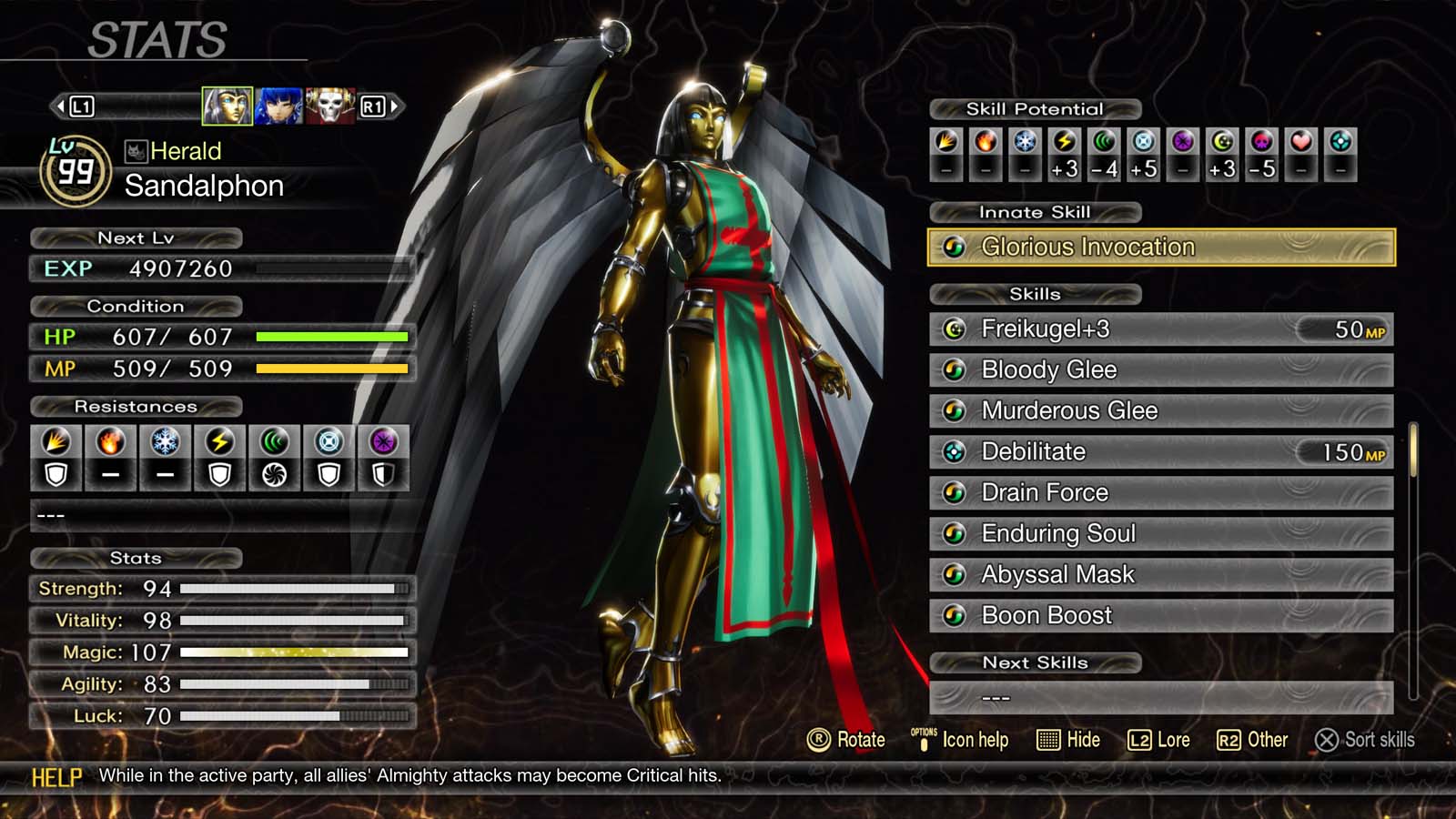Select the Freikugel+3 almighty skill icon

click(x=954, y=329)
